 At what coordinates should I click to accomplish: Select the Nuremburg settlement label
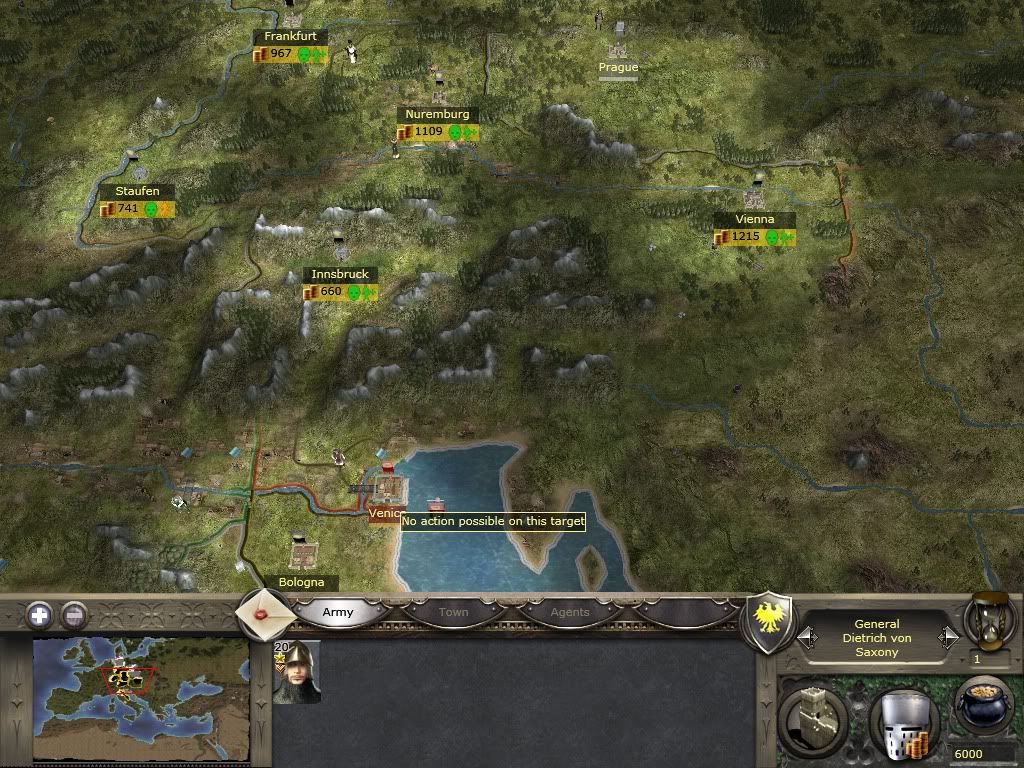click(x=437, y=115)
